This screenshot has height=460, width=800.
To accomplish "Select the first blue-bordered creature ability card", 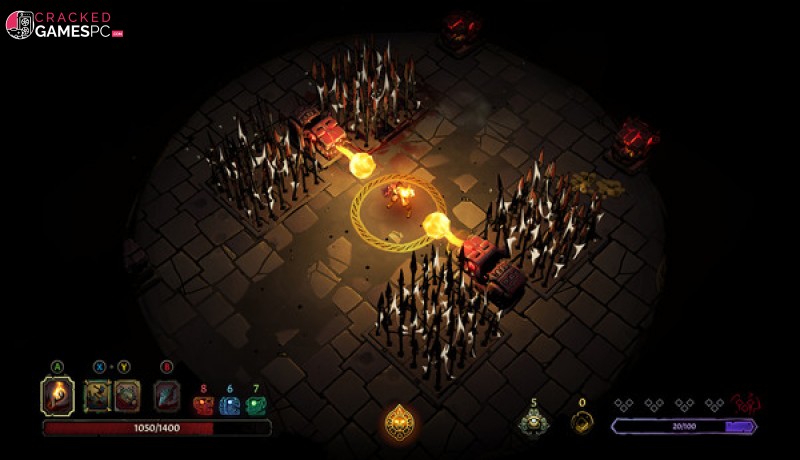I will [98, 396].
